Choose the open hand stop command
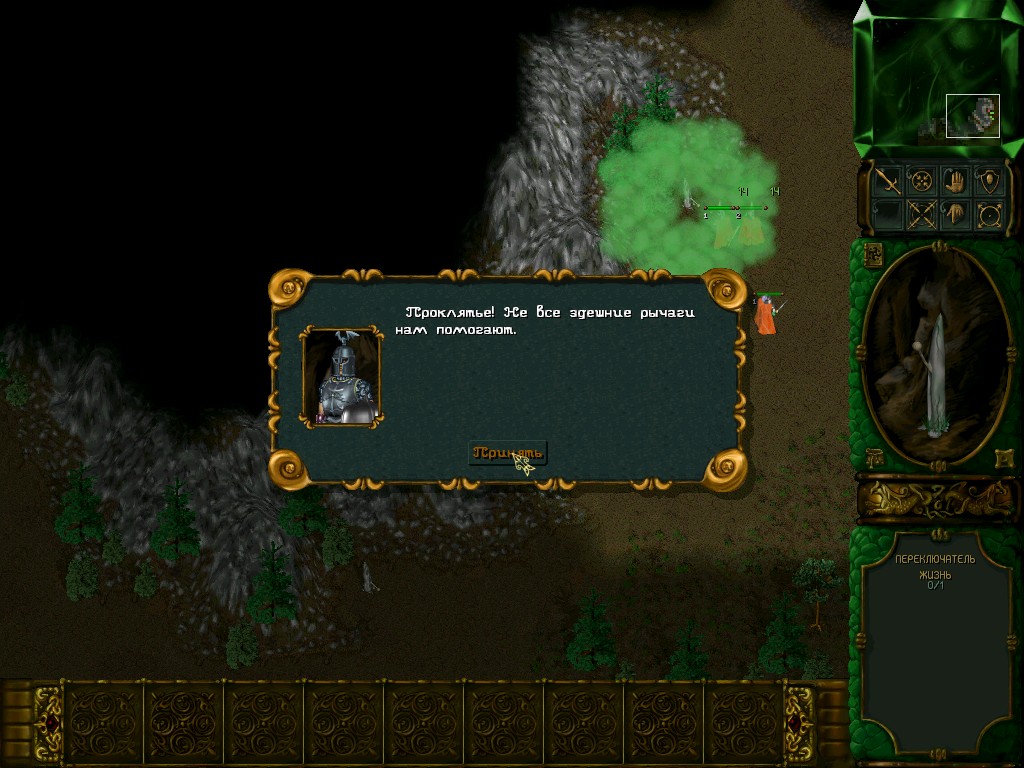 (955, 181)
